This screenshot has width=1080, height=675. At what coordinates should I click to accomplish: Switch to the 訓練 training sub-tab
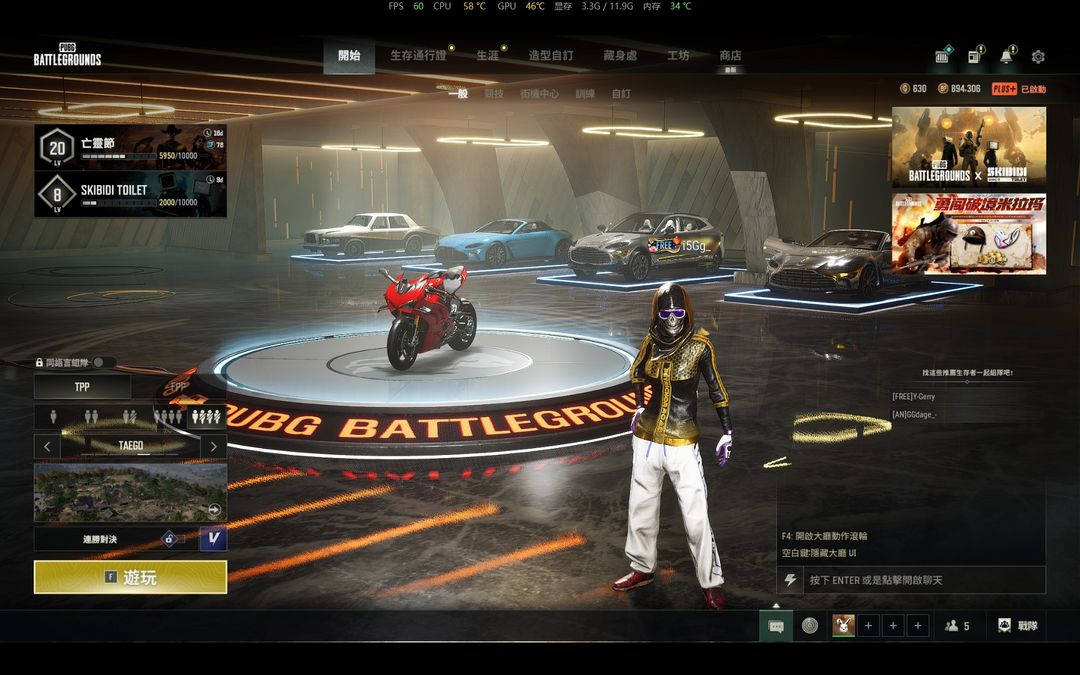585,93
